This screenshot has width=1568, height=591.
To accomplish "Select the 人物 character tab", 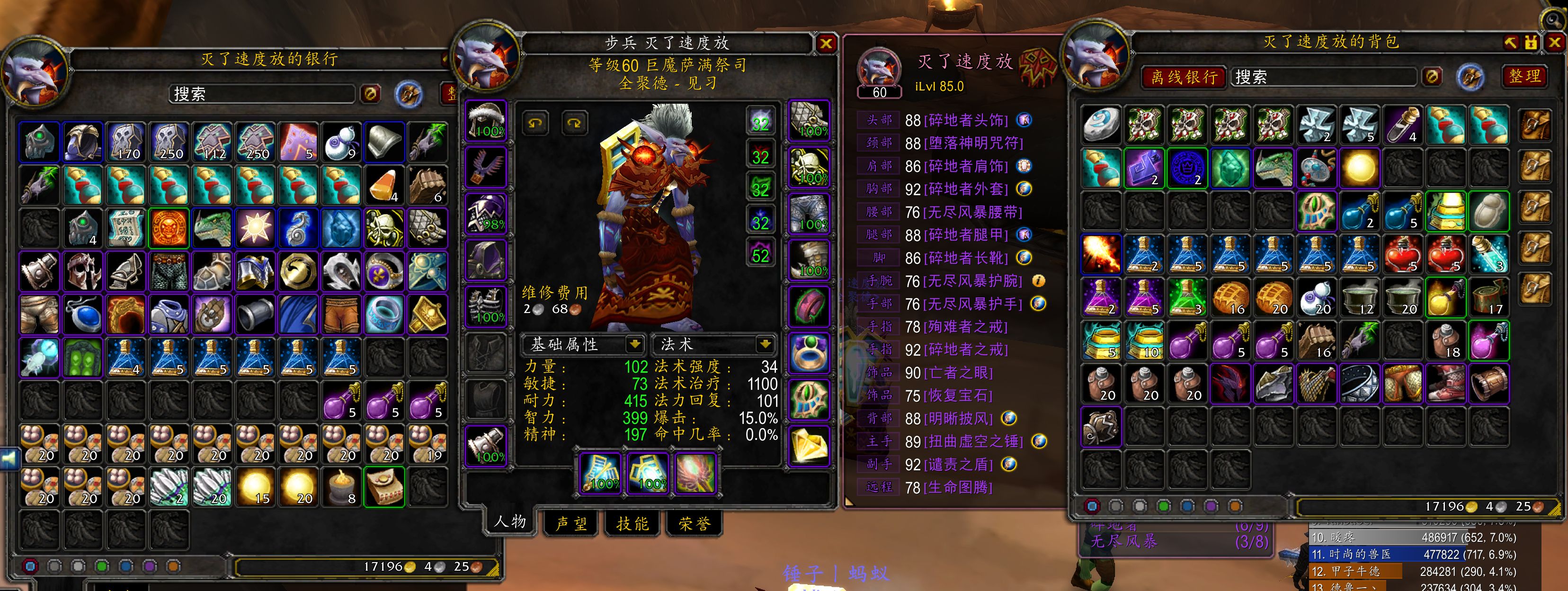I will [509, 521].
